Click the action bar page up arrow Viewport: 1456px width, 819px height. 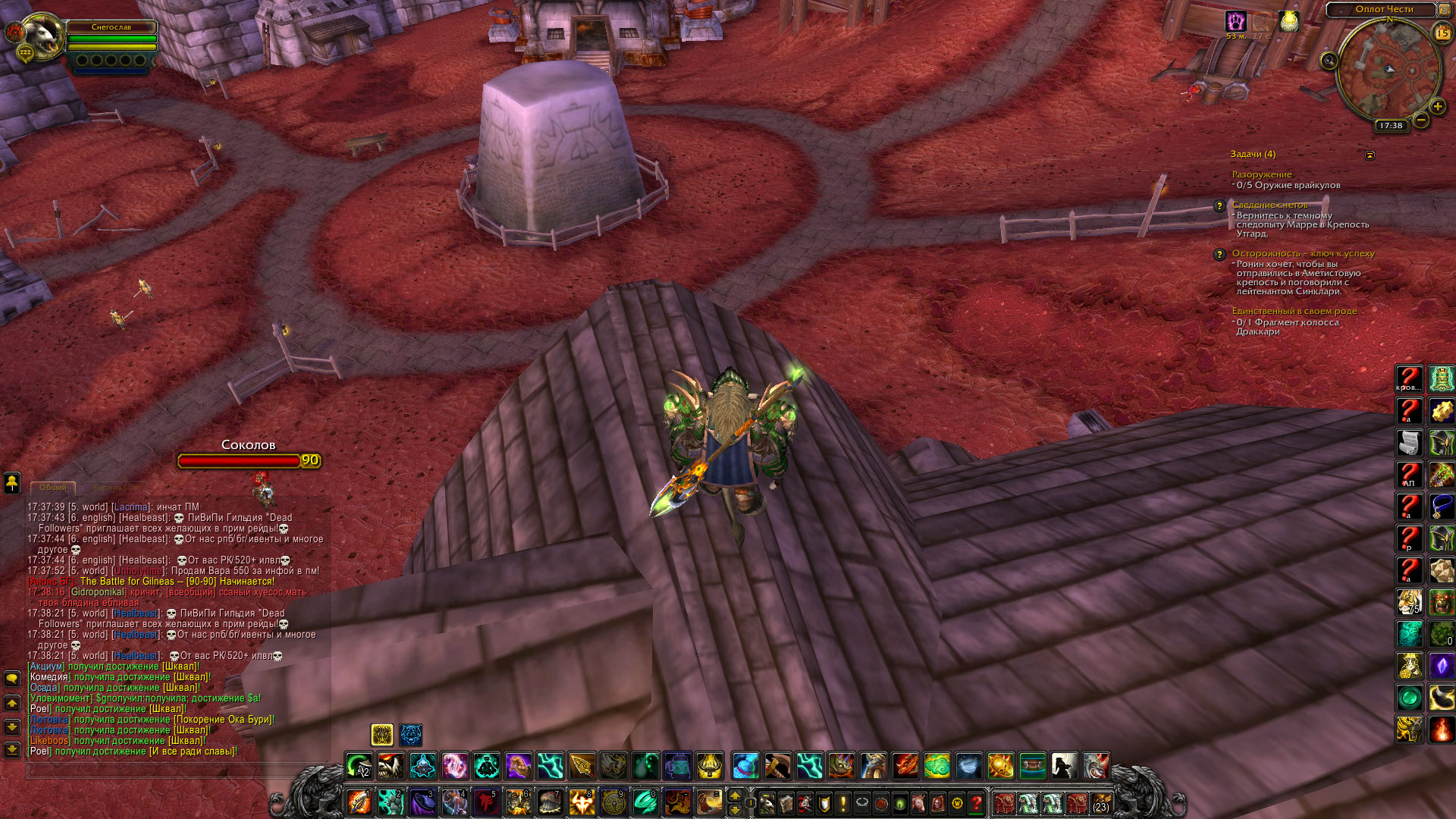click(734, 795)
